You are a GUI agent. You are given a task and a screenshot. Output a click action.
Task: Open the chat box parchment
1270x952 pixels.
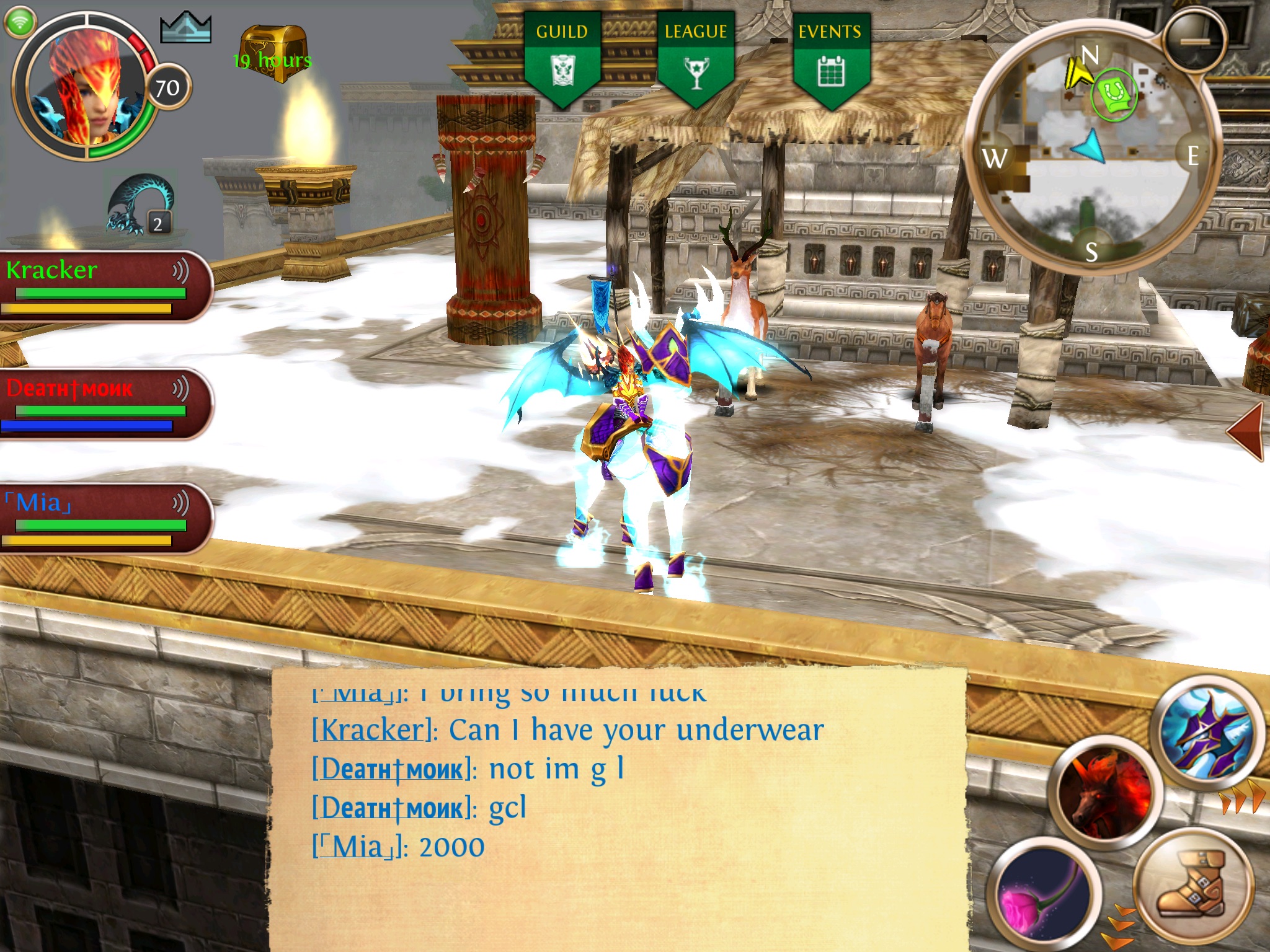point(620,806)
